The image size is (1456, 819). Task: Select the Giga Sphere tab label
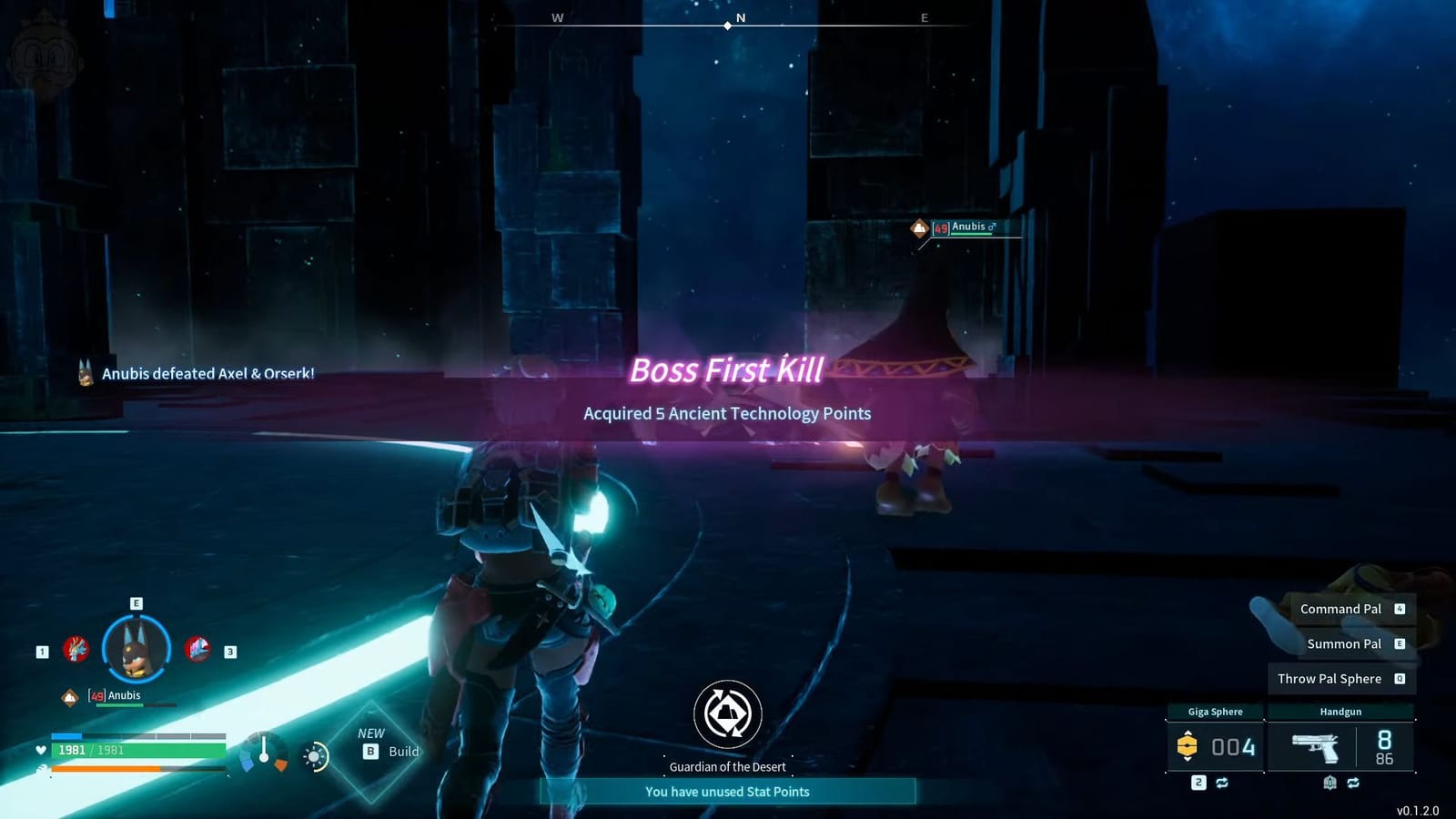pyautogui.click(x=1216, y=712)
